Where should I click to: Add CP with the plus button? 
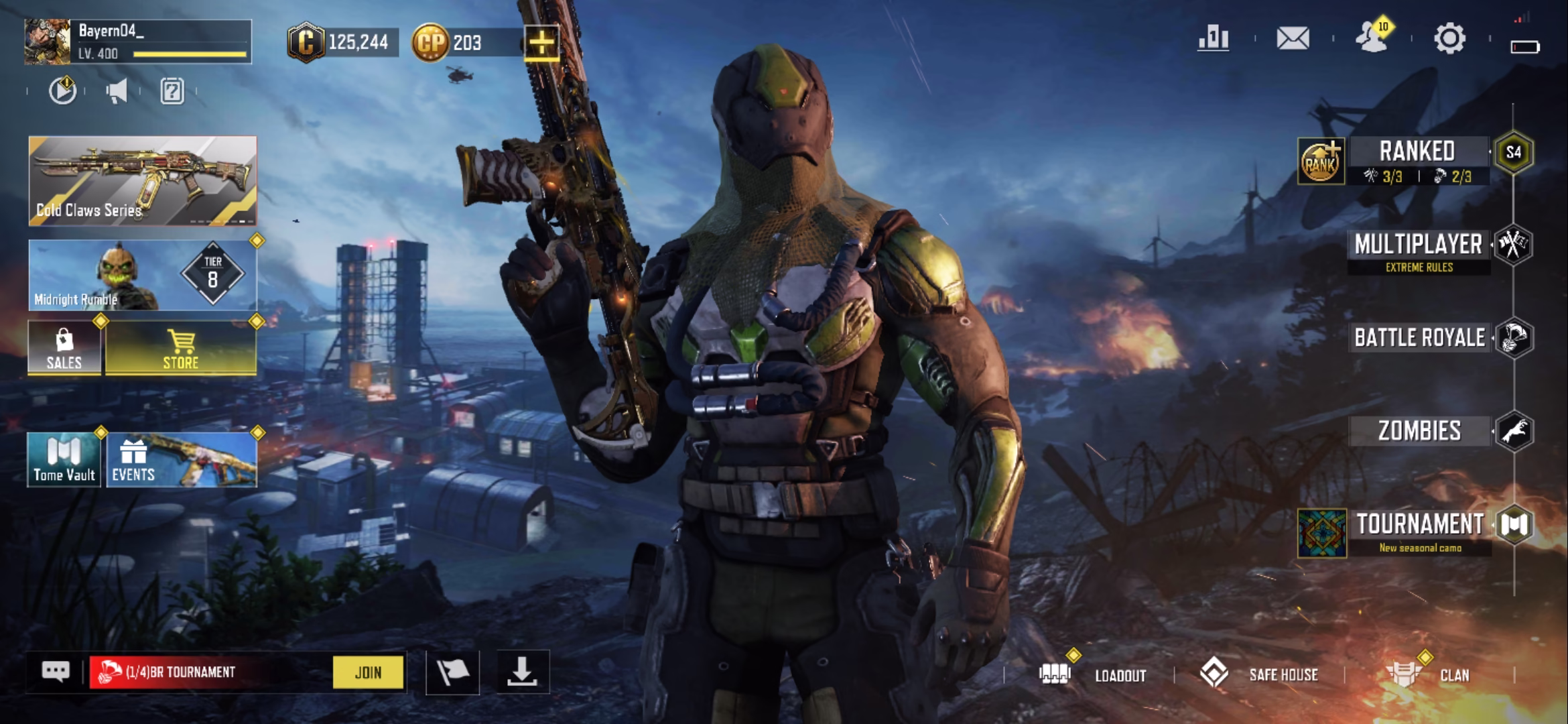click(541, 44)
